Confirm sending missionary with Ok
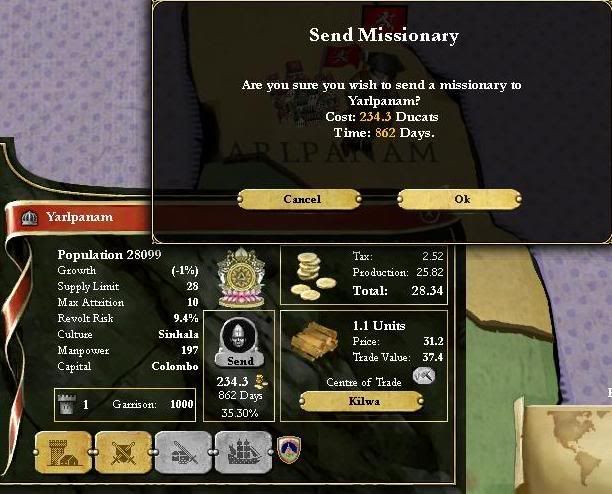Screen dimensions: 612x494 pyautogui.click(x=461, y=199)
